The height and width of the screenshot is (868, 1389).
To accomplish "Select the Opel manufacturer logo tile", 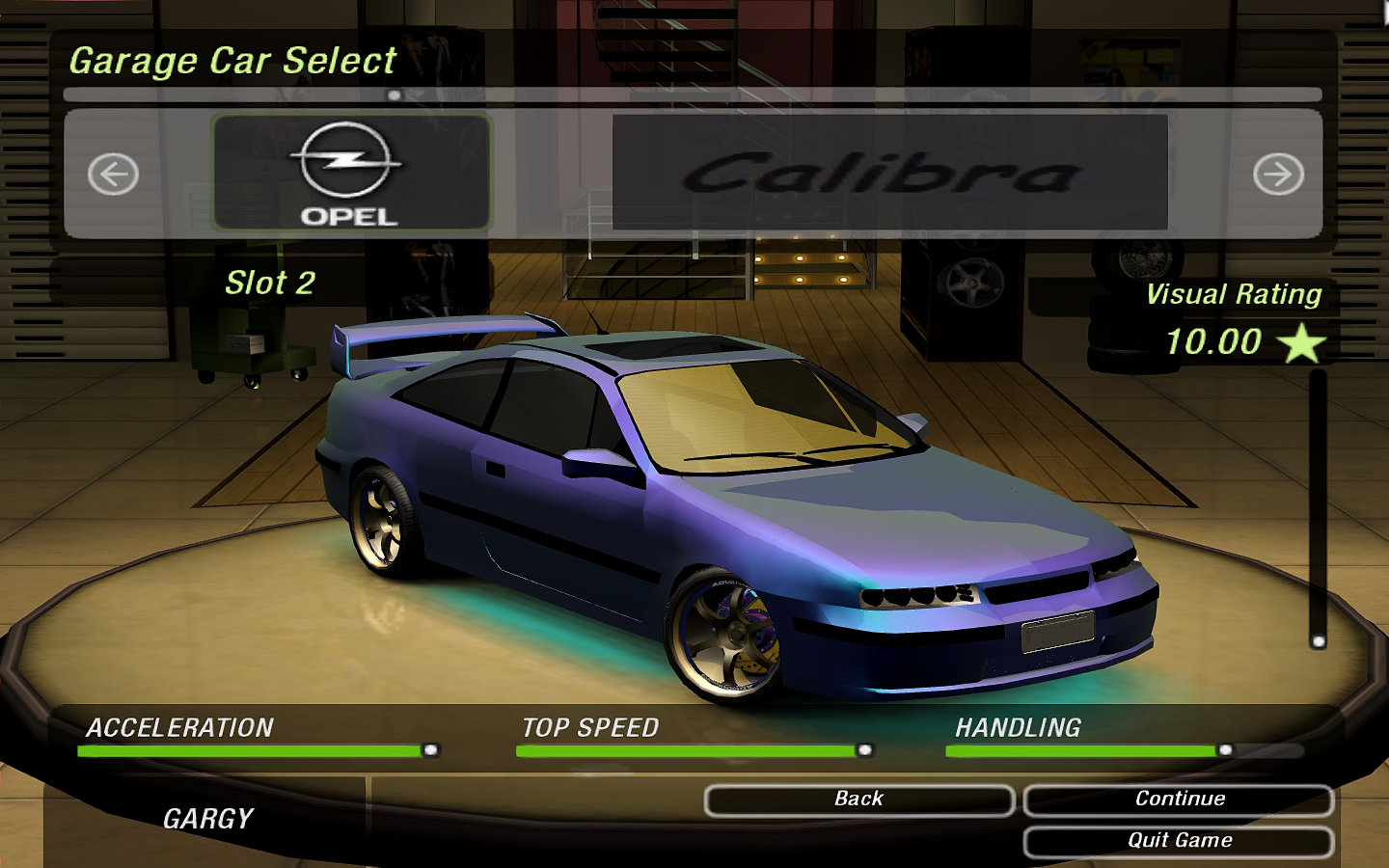I will (x=351, y=174).
